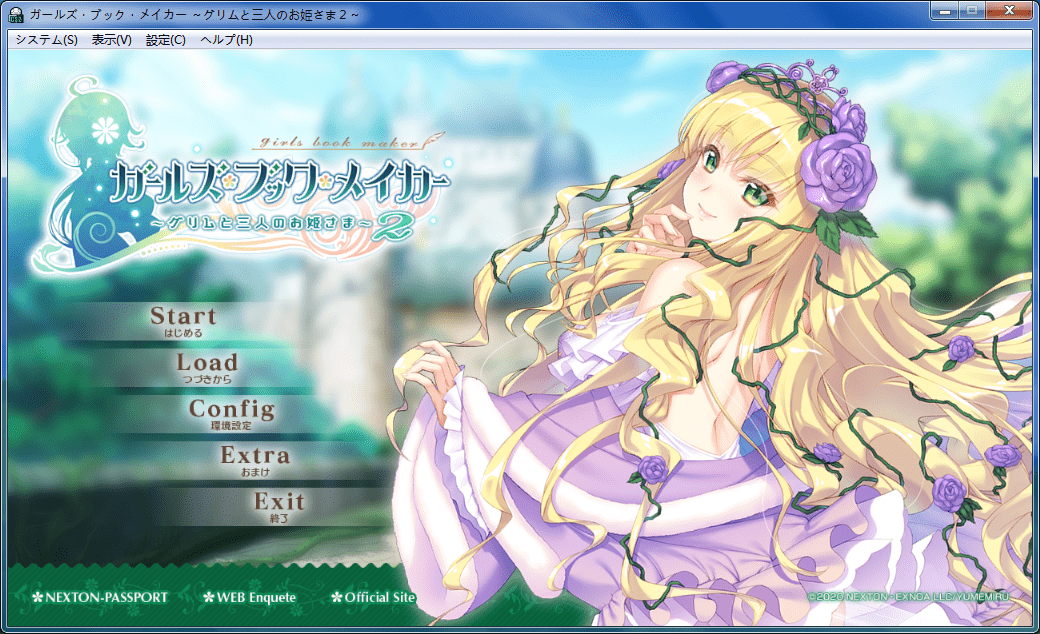Open the Load menu
The height and width of the screenshot is (634, 1040).
[x=207, y=366]
